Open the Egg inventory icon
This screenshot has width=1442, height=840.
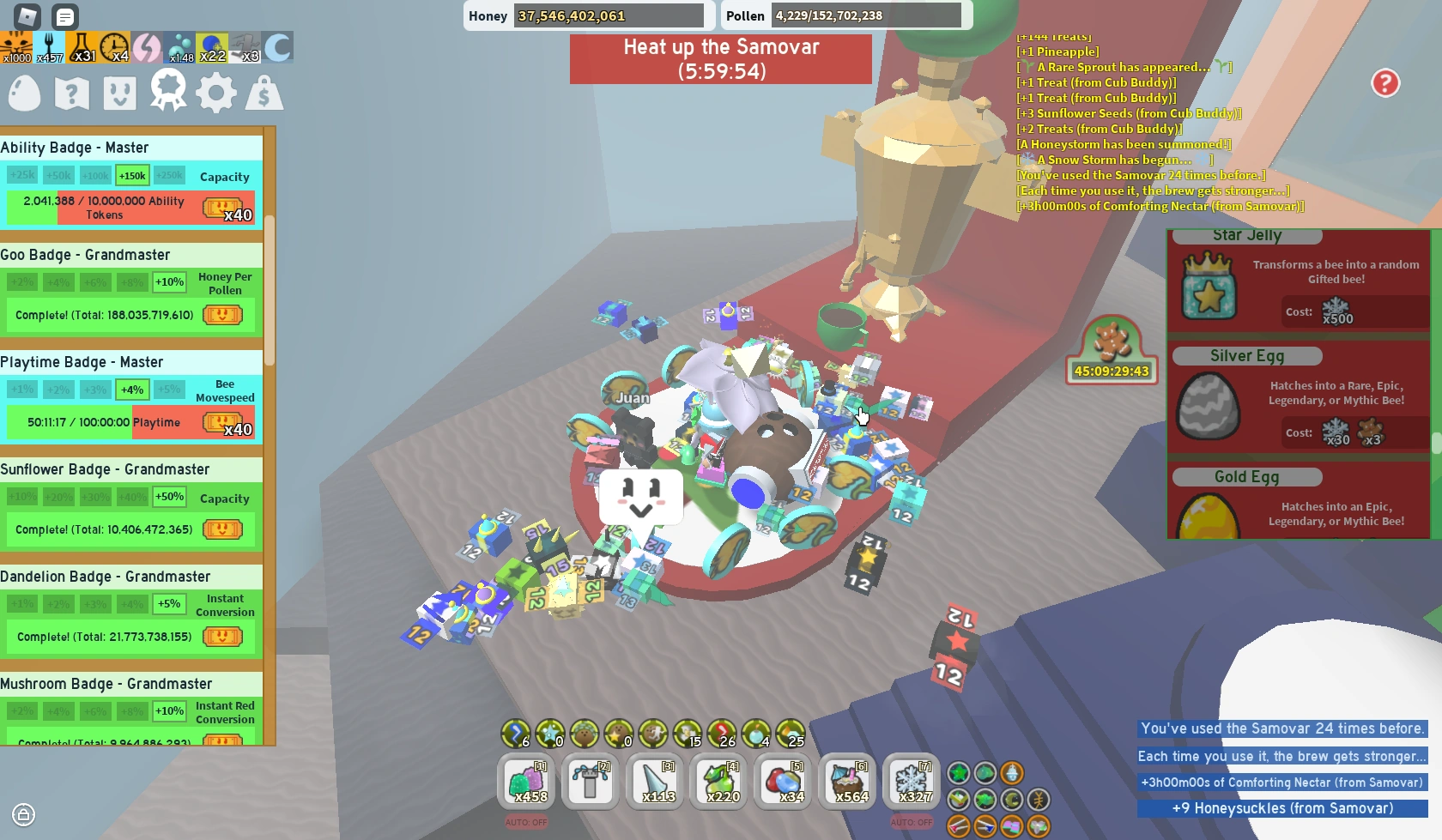tap(23, 93)
